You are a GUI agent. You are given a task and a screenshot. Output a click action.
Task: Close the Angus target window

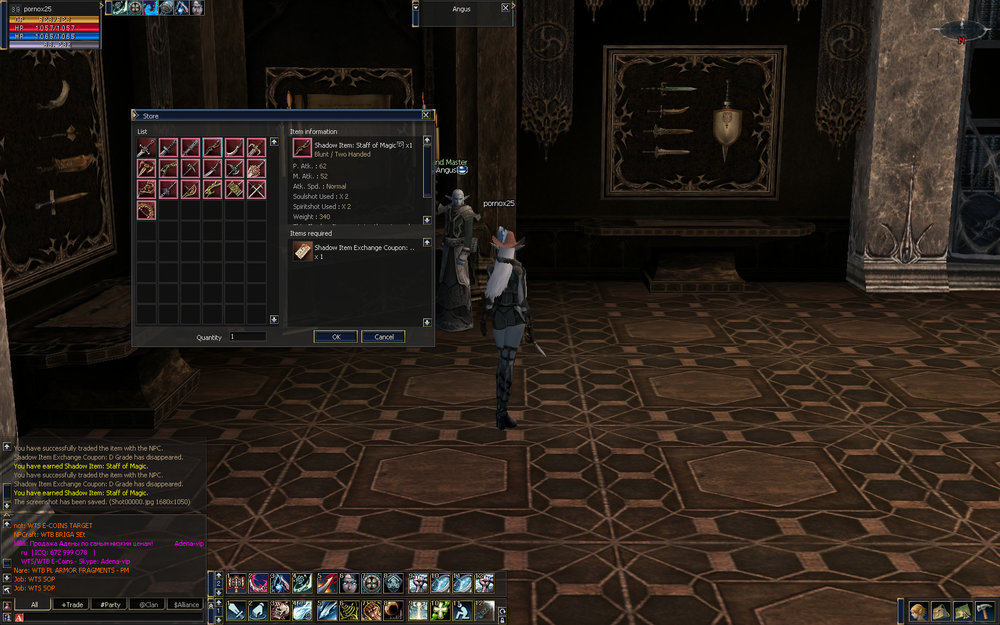505,7
